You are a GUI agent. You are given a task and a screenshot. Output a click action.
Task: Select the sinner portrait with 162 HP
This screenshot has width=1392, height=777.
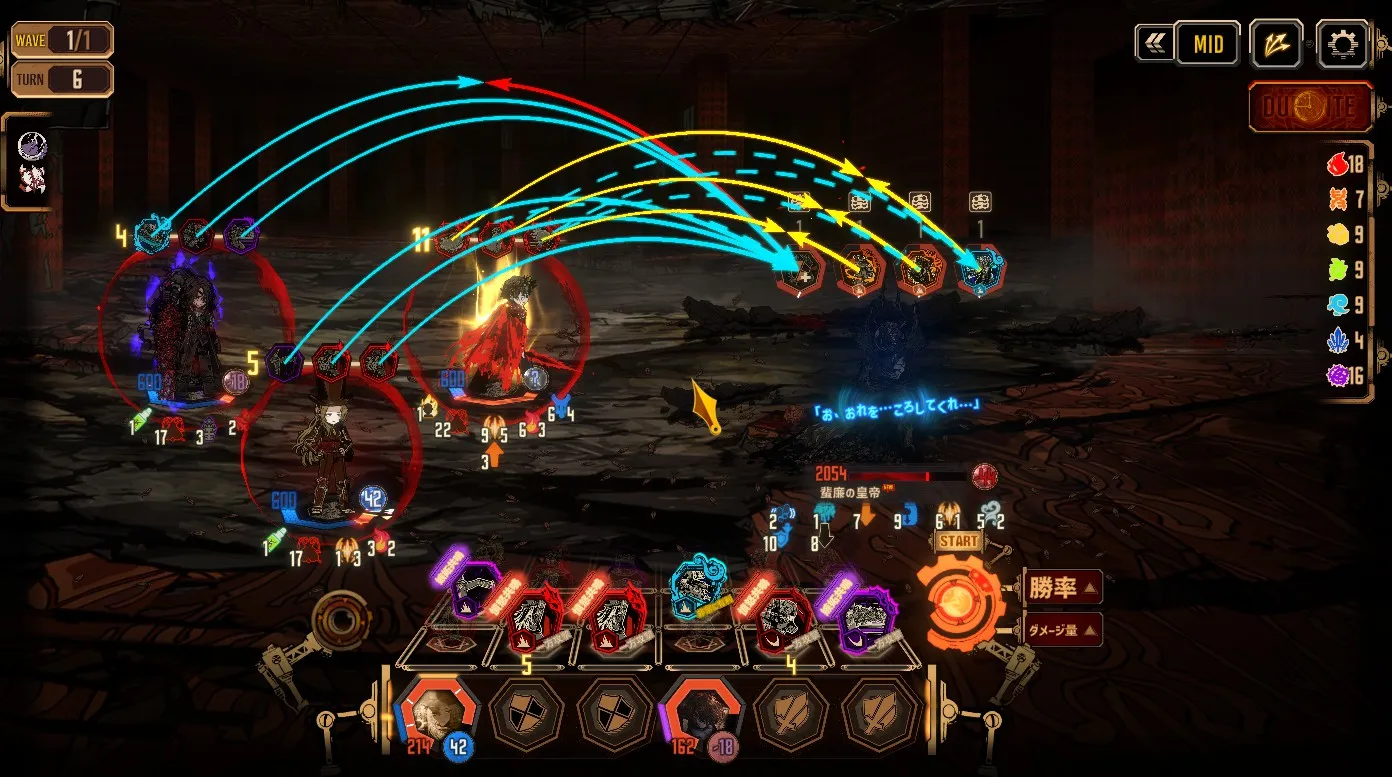pos(701,709)
